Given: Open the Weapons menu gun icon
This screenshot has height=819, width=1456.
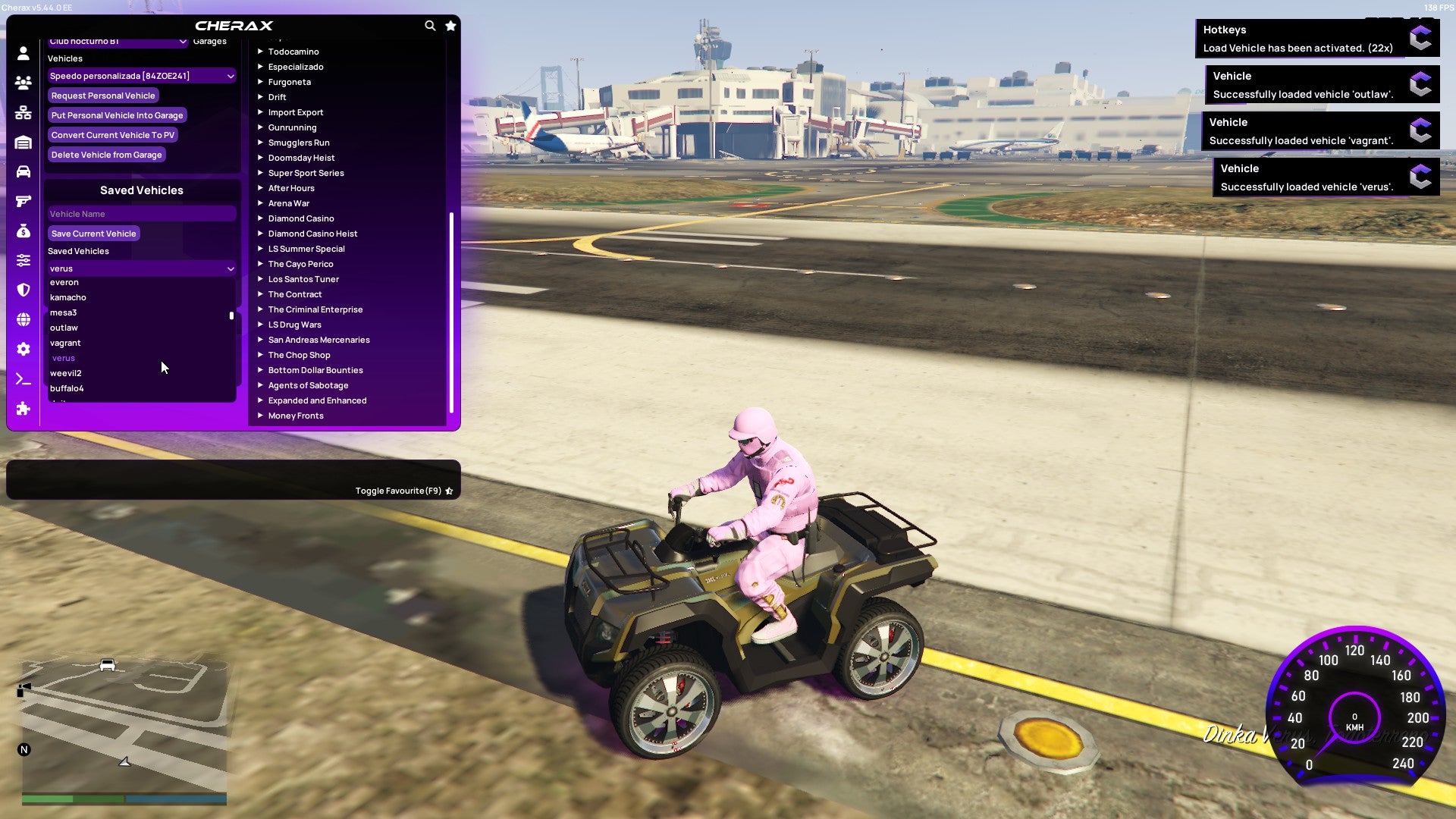Looking at the screenshot, I should point(22,200).
